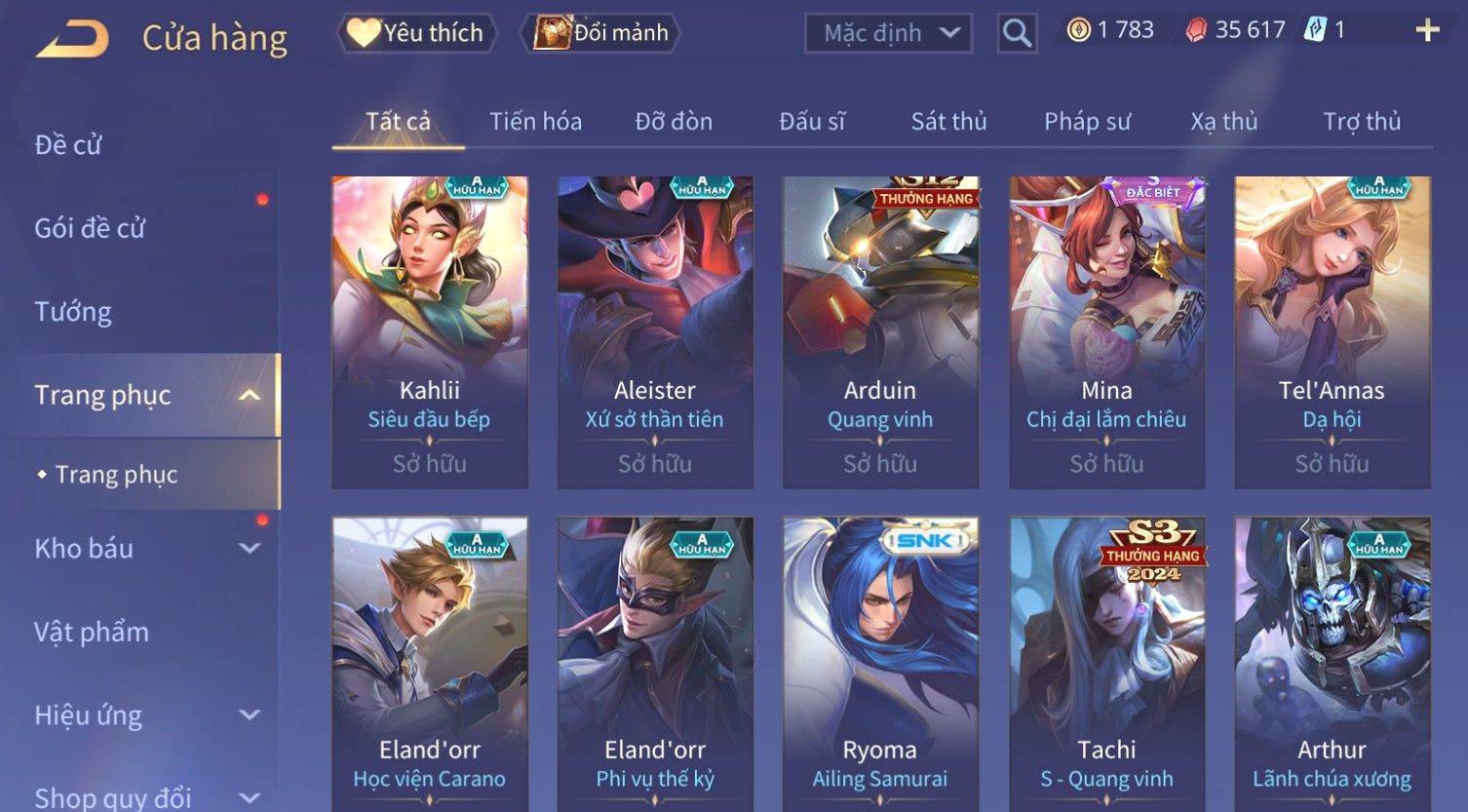Choose the Xạ thủ marksman tab
This screenshot has width=1468, height=812.
(x=1223, y=122)
